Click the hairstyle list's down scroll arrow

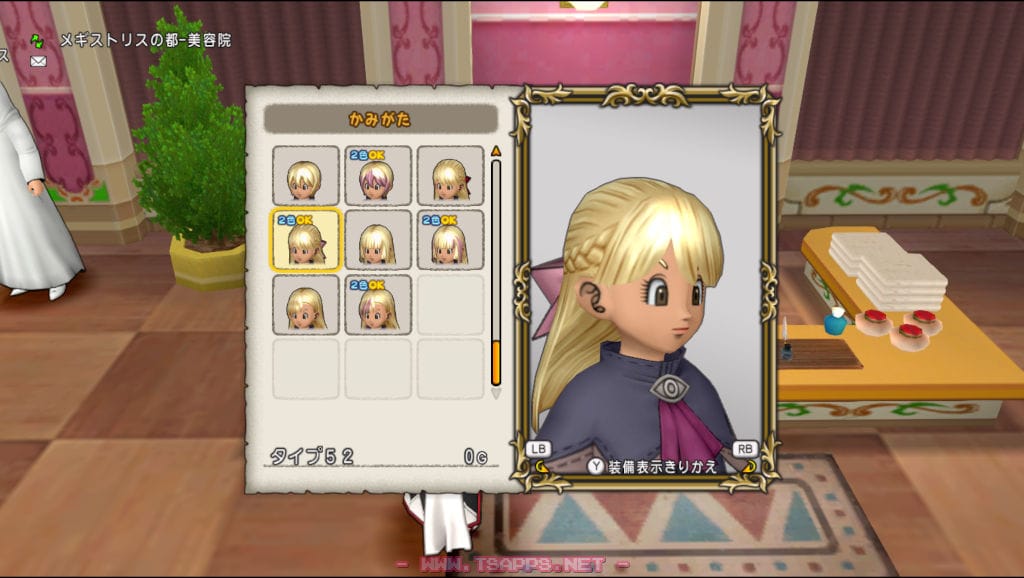pyautogui.click(x=494, y=394)
